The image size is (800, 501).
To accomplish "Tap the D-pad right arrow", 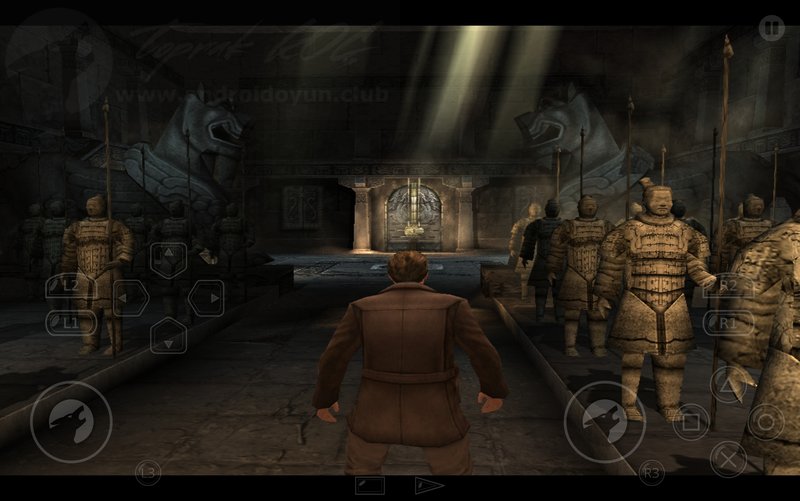I will [x=206, y=298].
